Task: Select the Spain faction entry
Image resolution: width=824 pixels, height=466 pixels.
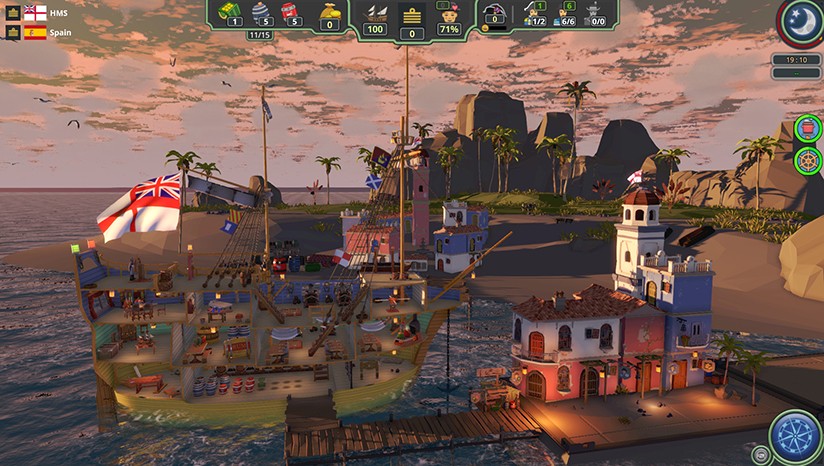Action: (x=36, y=32)
